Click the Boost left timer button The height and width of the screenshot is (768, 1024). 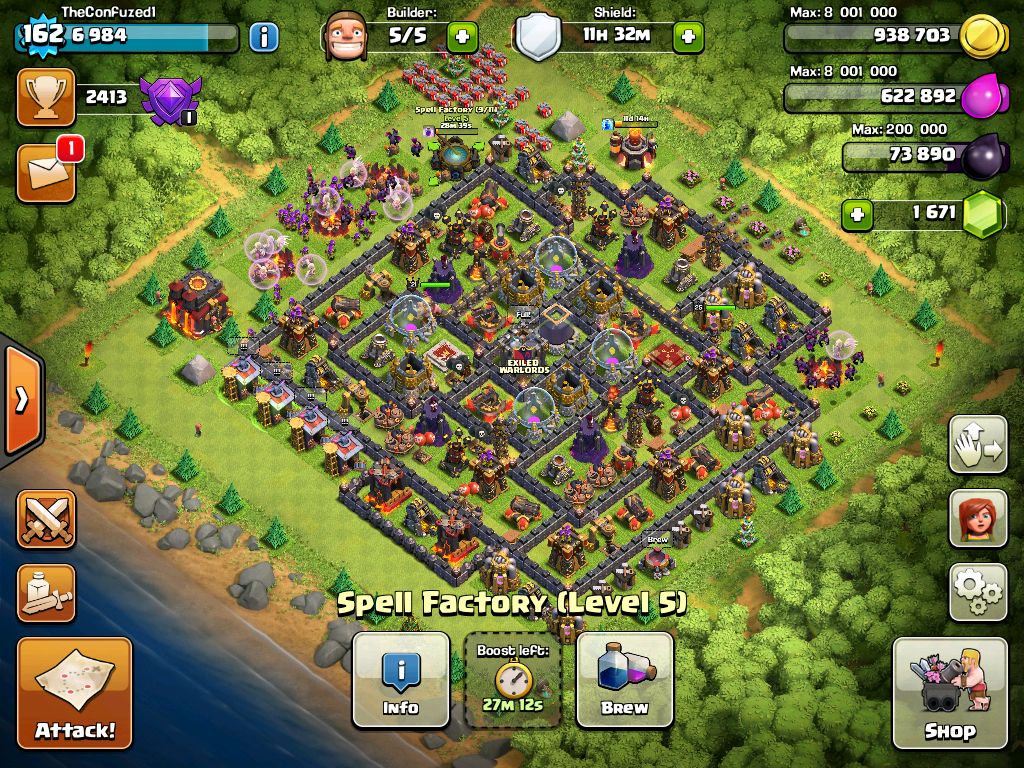pos(513,679)
